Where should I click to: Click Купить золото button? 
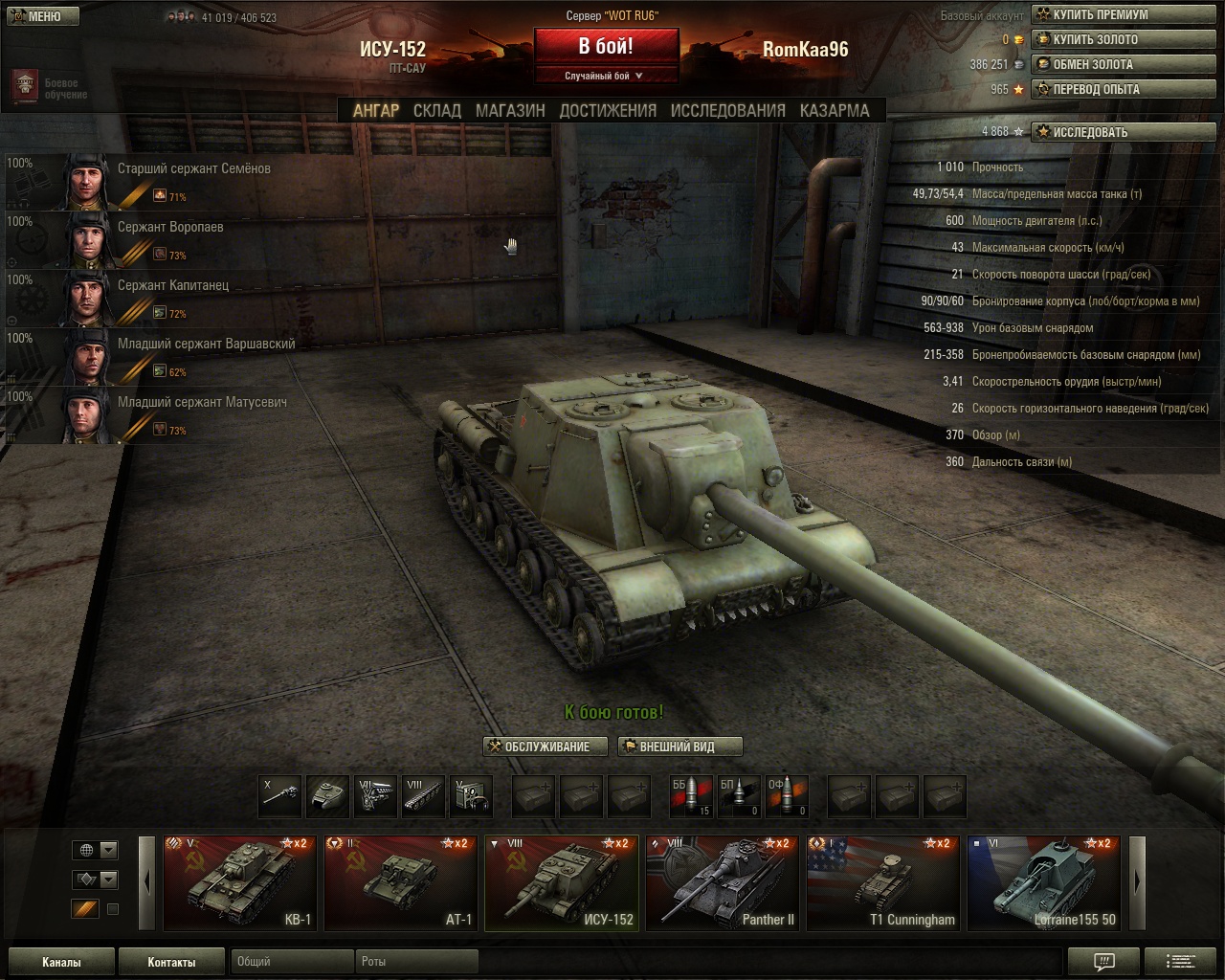pos(1124,39)
